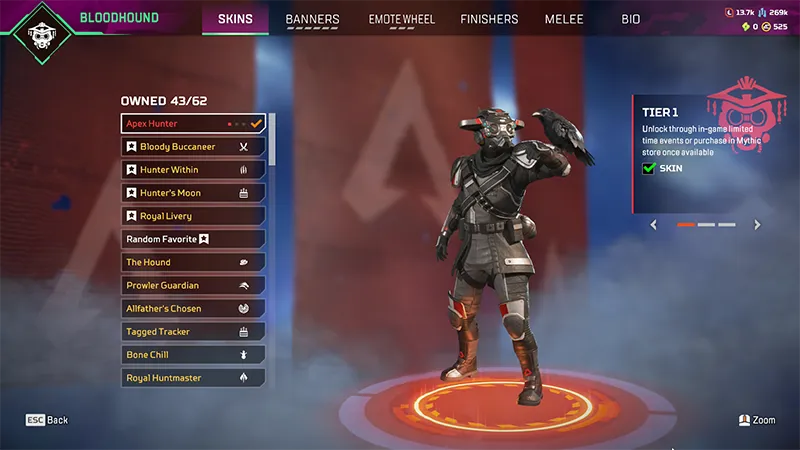Image resolution: width=800 pixels, height=450 pixels.
Task: Select the Bloody Buccaneer skin
Action: click(193, 147)
